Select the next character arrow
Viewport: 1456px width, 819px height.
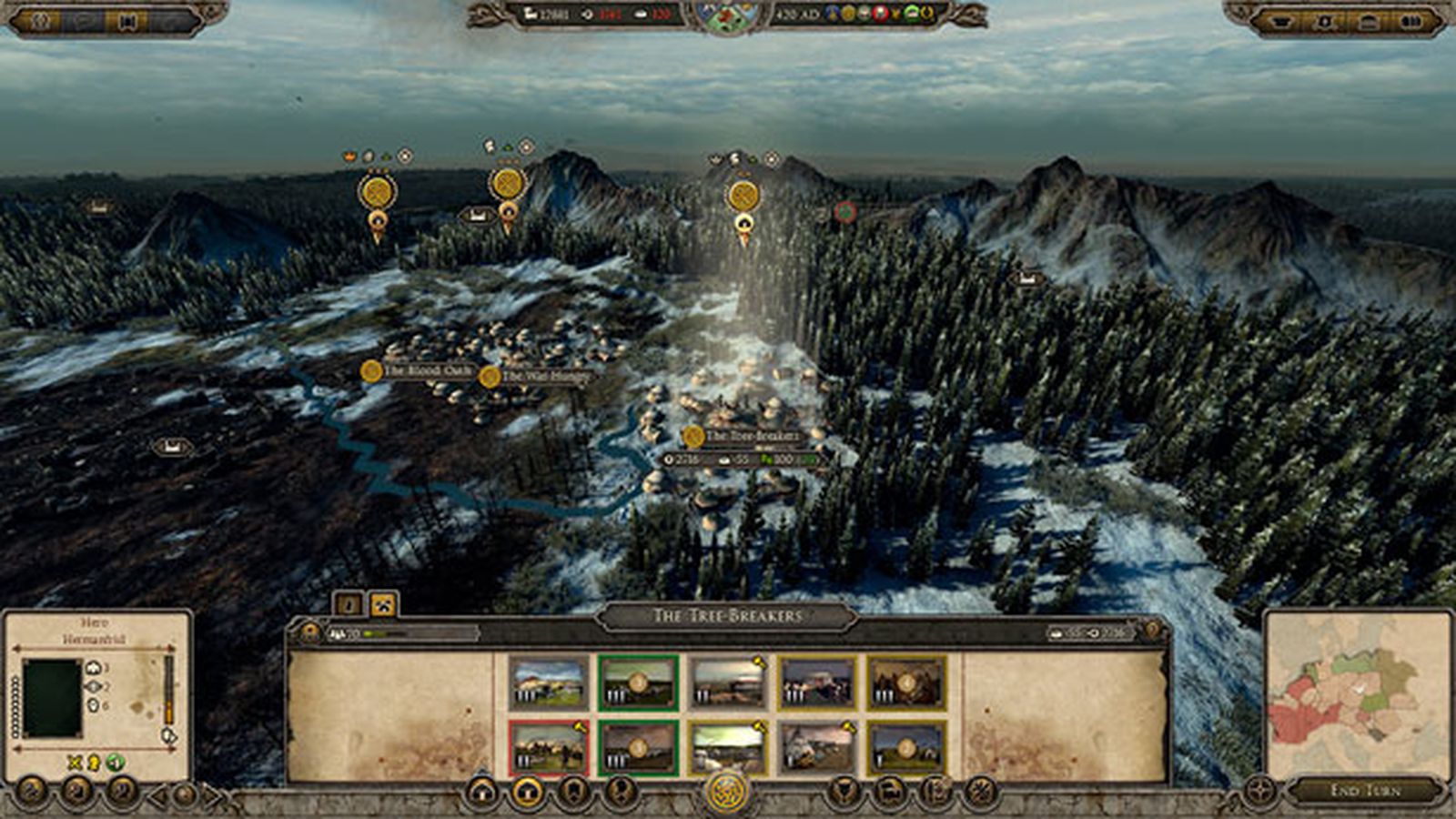[x=213, y=796]
